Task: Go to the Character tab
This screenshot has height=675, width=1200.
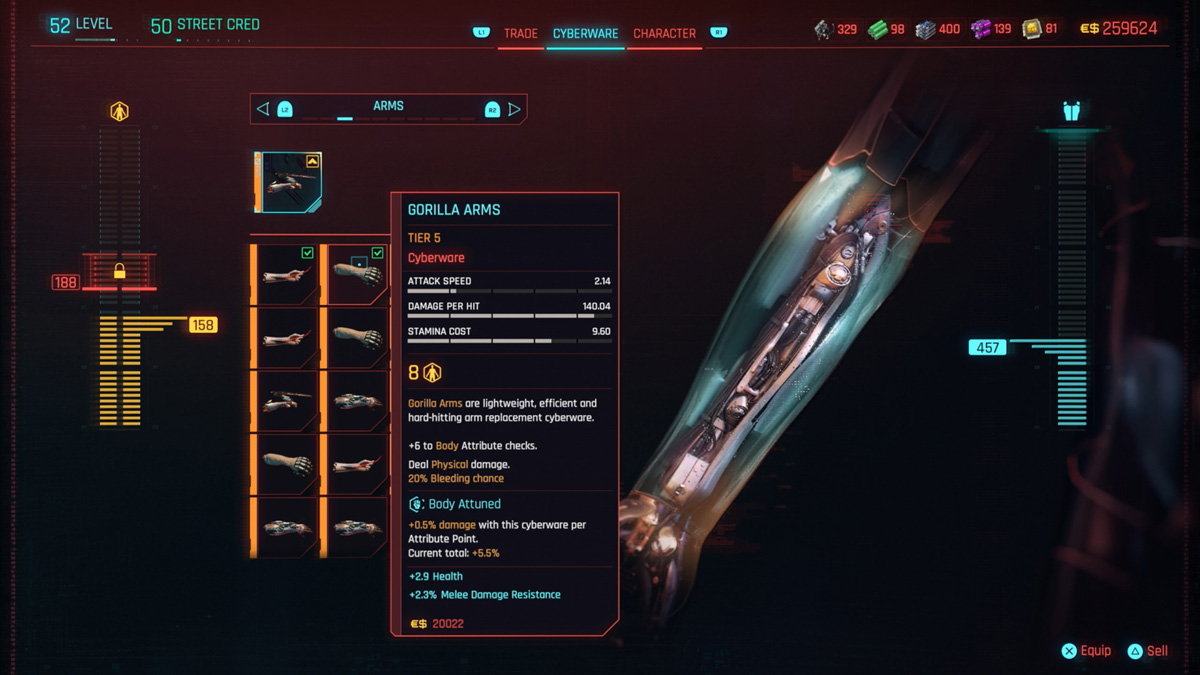Action: (664, 33)
